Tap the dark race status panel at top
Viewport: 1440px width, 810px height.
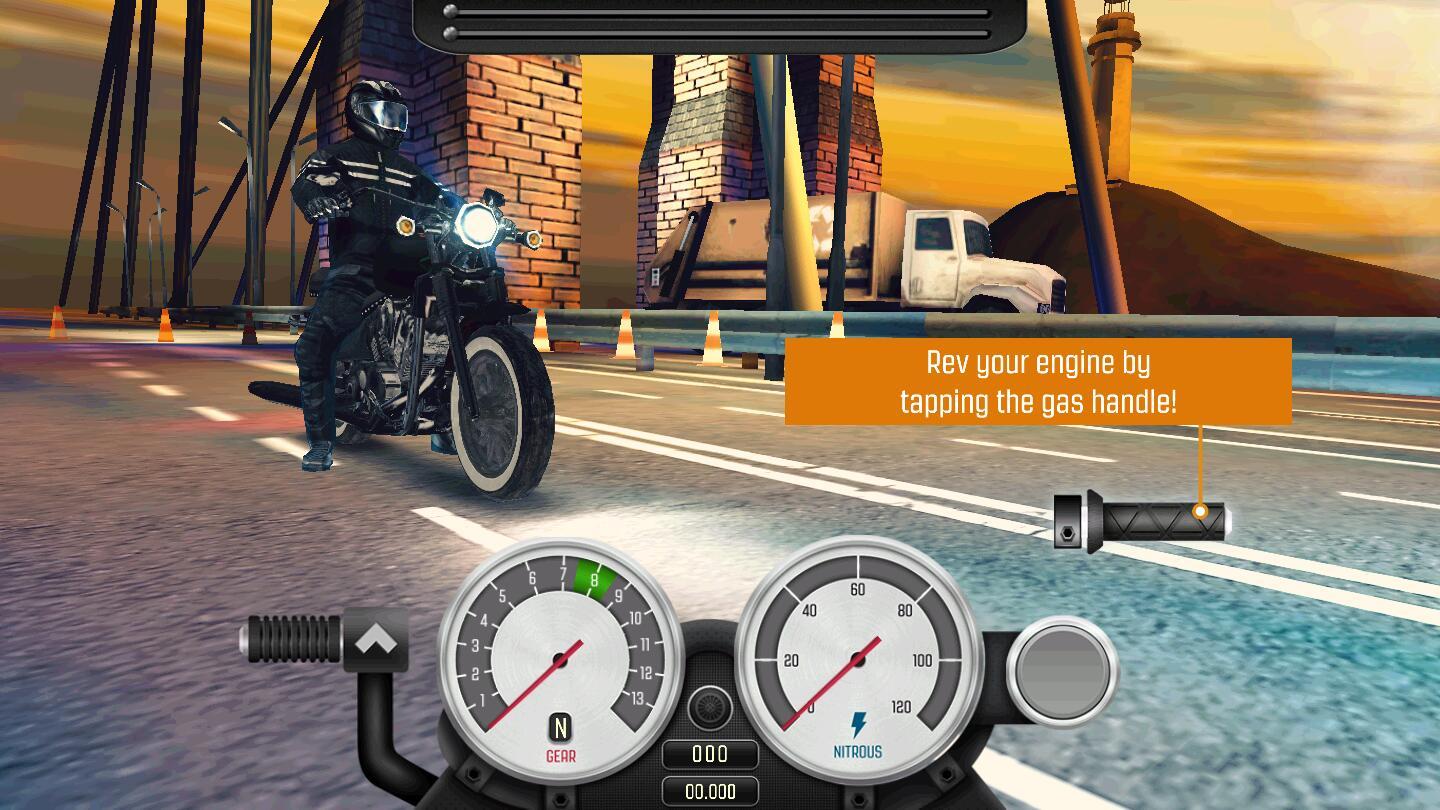(716, 22)
